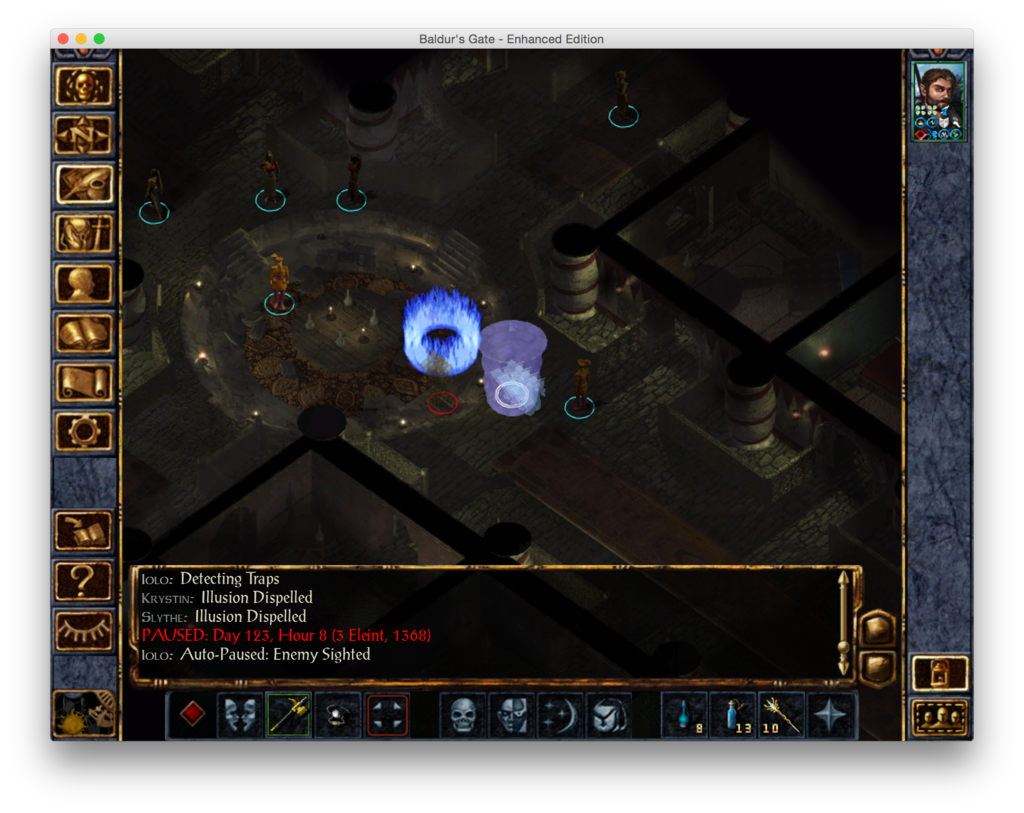This screenshot has width=1024, height=813.
Task: Select the bearded character portrait
Action: click(x=939, y=101)
